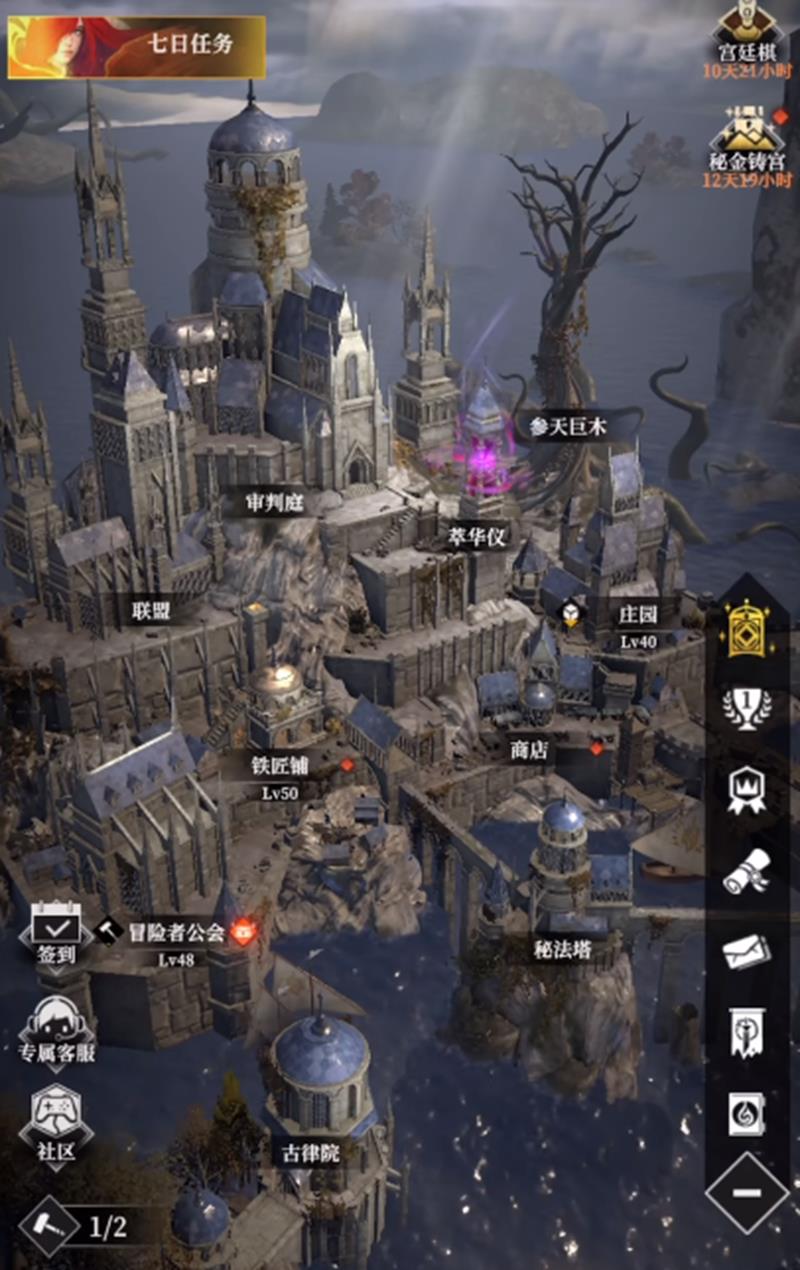Select the 萃华仪 building label

[x=476, y=537]
